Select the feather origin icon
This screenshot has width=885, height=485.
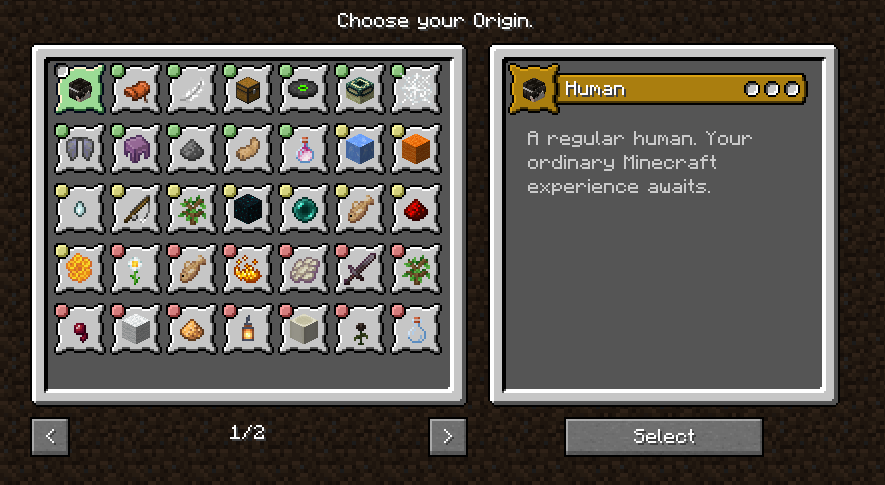[192, 92]
